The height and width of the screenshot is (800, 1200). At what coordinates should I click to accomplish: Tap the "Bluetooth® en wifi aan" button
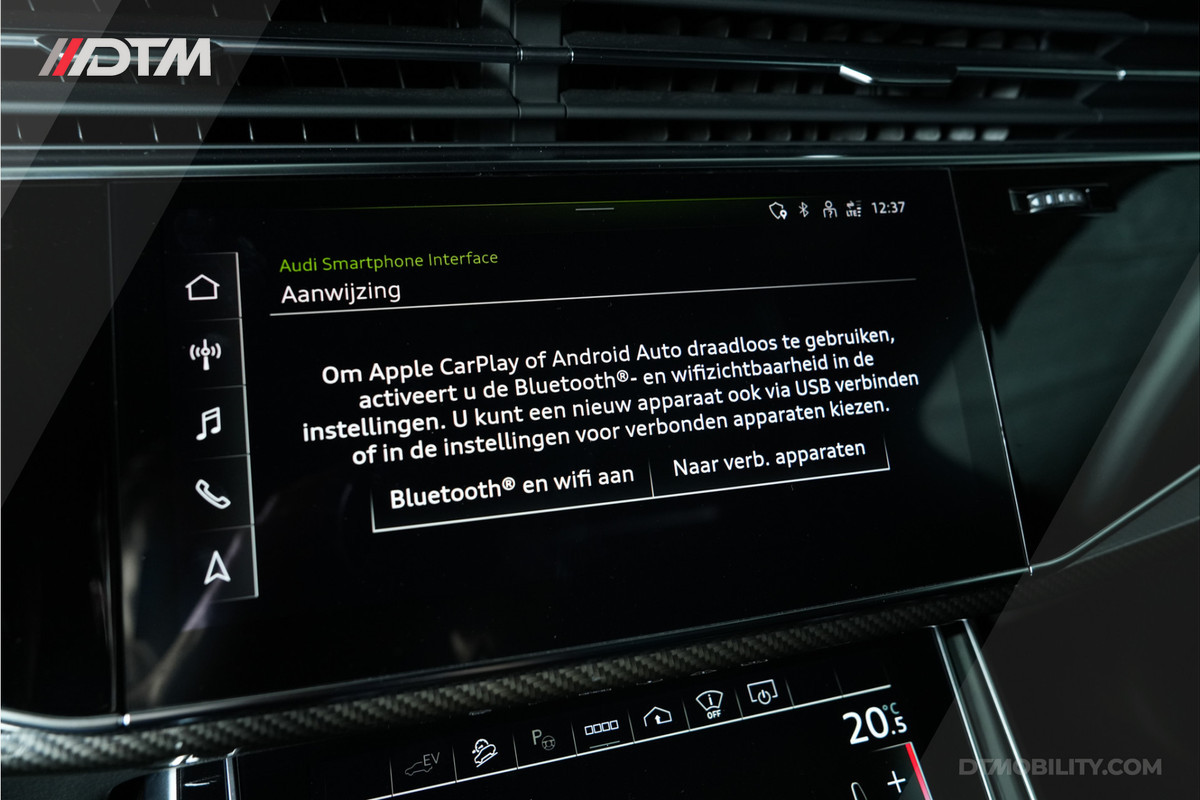pyautogui.click(x=511, y=486)
